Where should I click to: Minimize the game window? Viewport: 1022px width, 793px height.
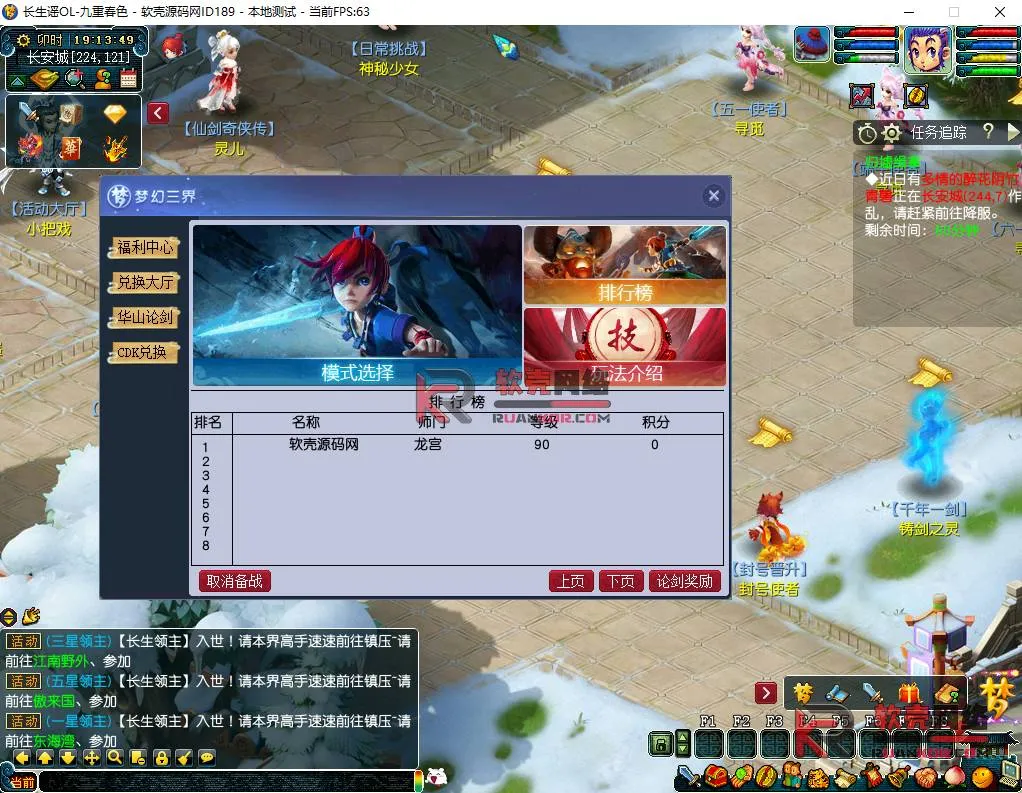point(907,12)
